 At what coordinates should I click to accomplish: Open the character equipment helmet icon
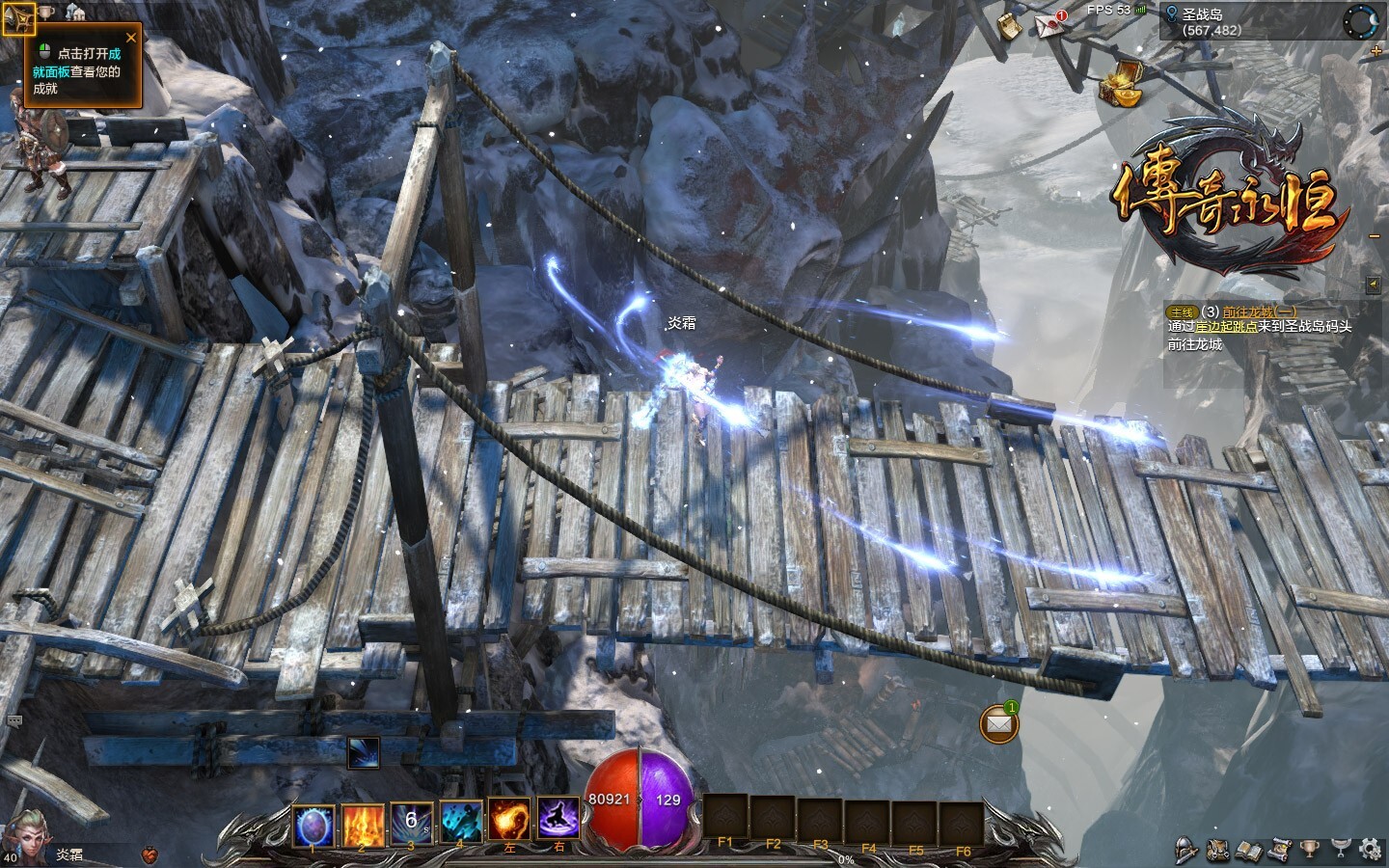(1187, 849)
